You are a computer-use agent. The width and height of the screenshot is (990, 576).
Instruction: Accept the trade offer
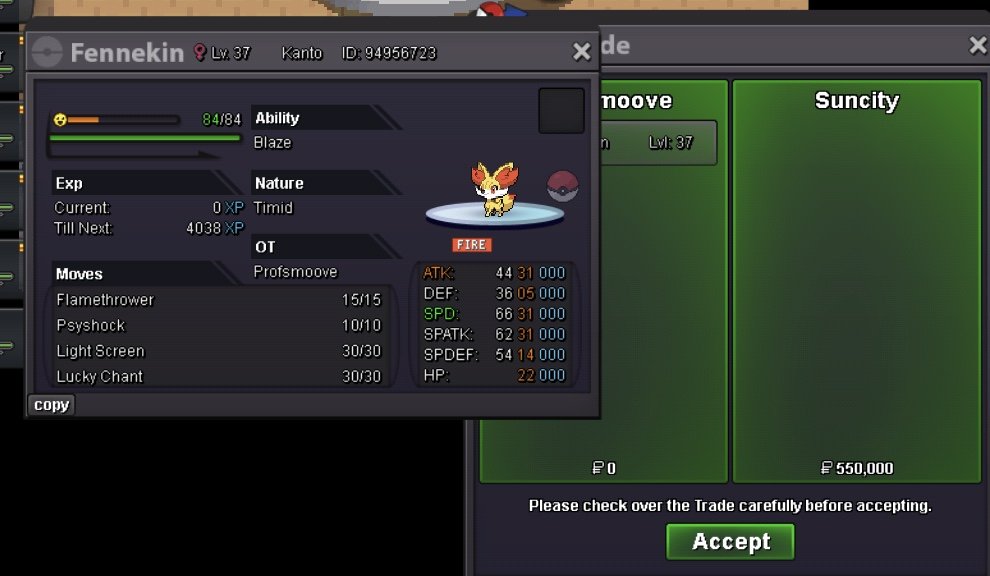click(730, 542)
